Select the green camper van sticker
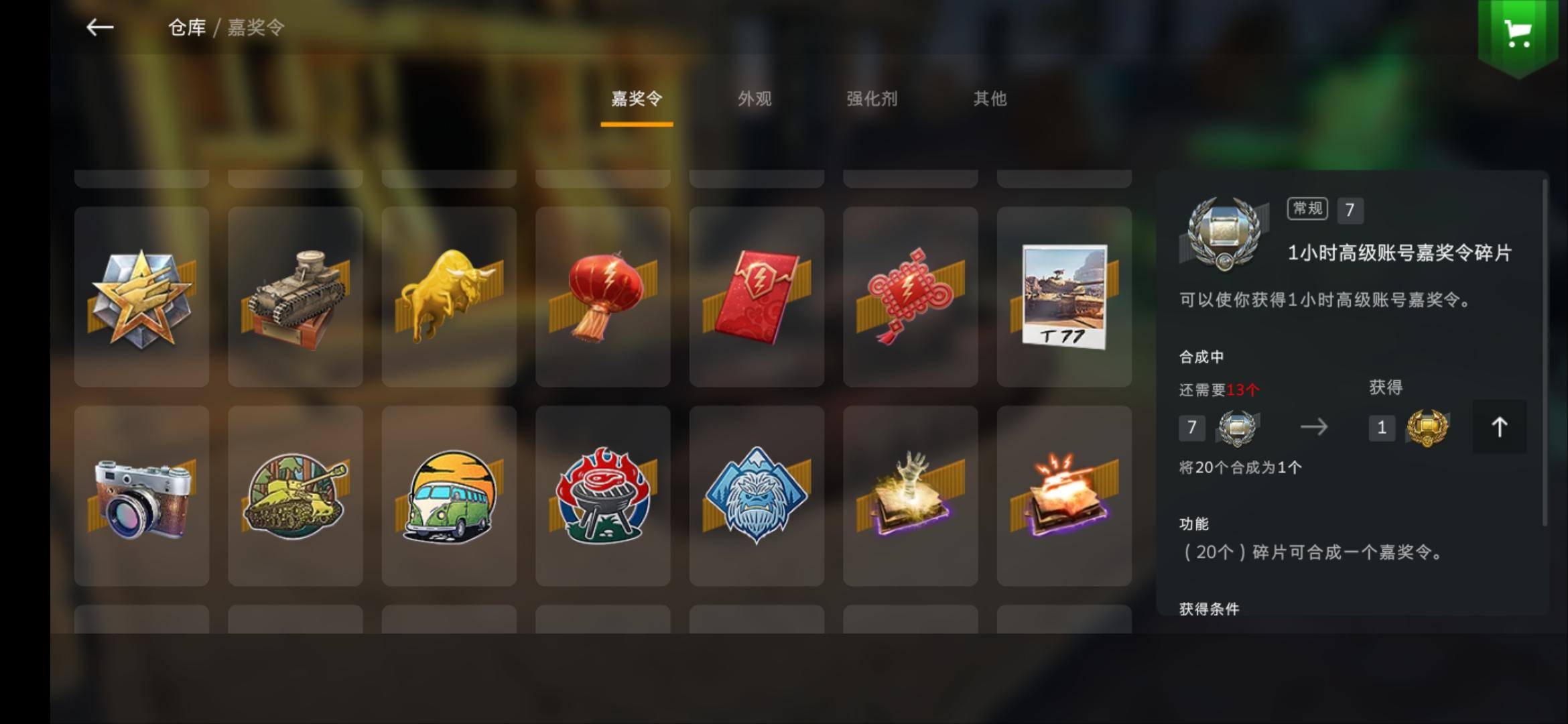Screen dimensions: 1568x724 pos(449,496)
